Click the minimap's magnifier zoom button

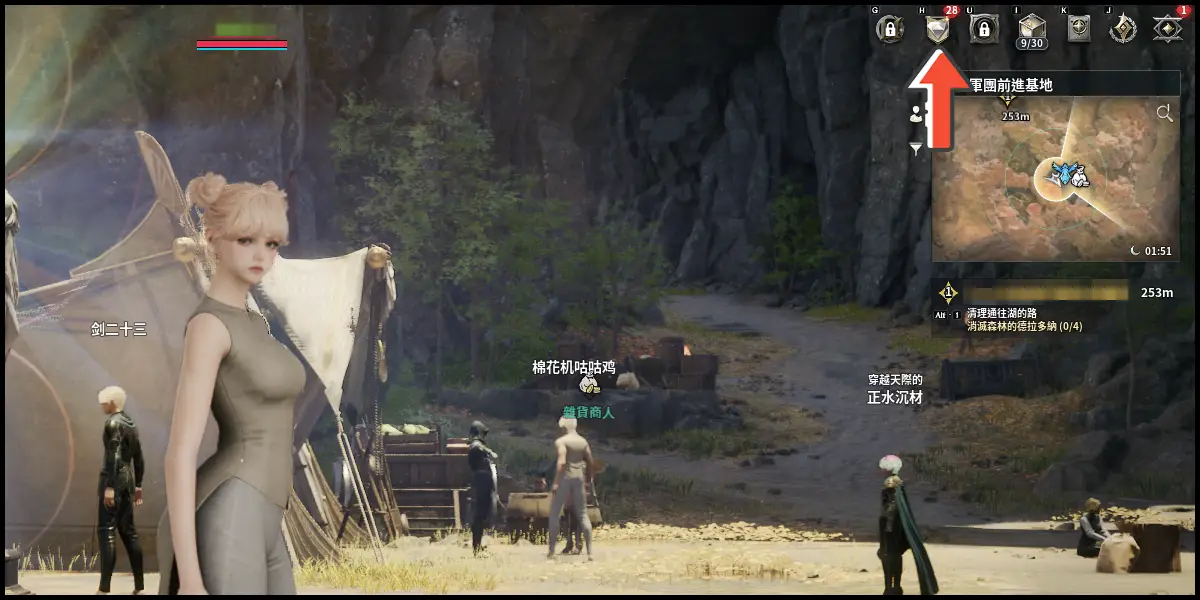point(1164,114)
